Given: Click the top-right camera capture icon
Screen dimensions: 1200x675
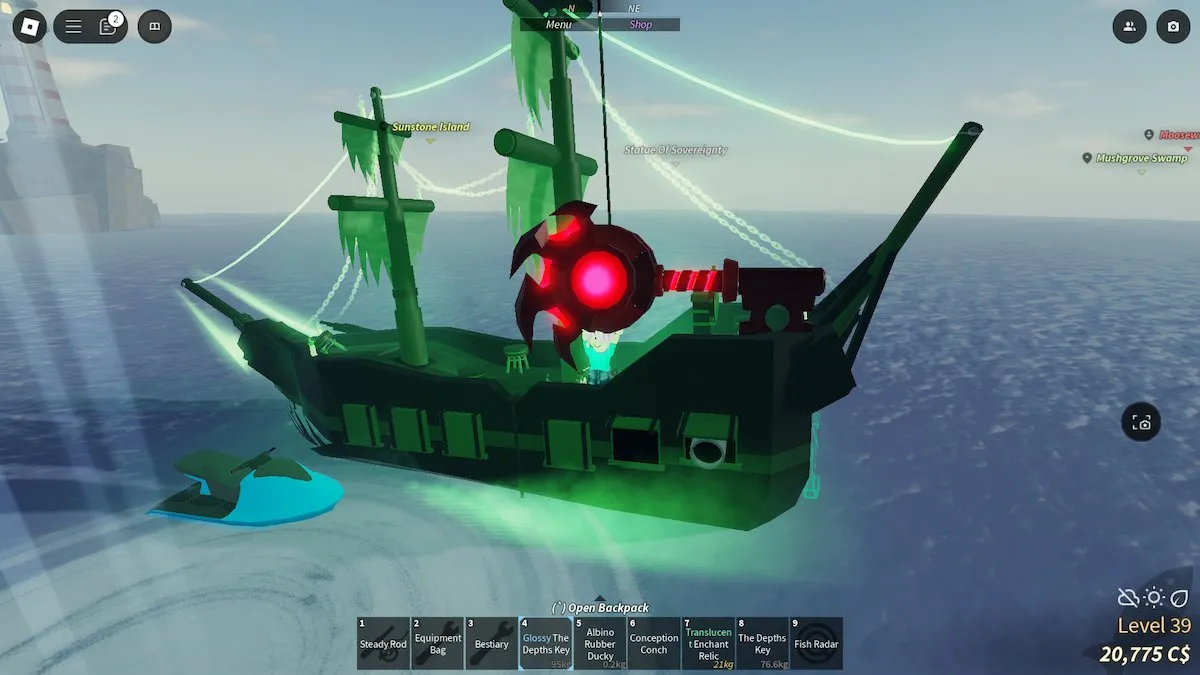Looking at the screenshot, I should click(x=1173, y=27).
